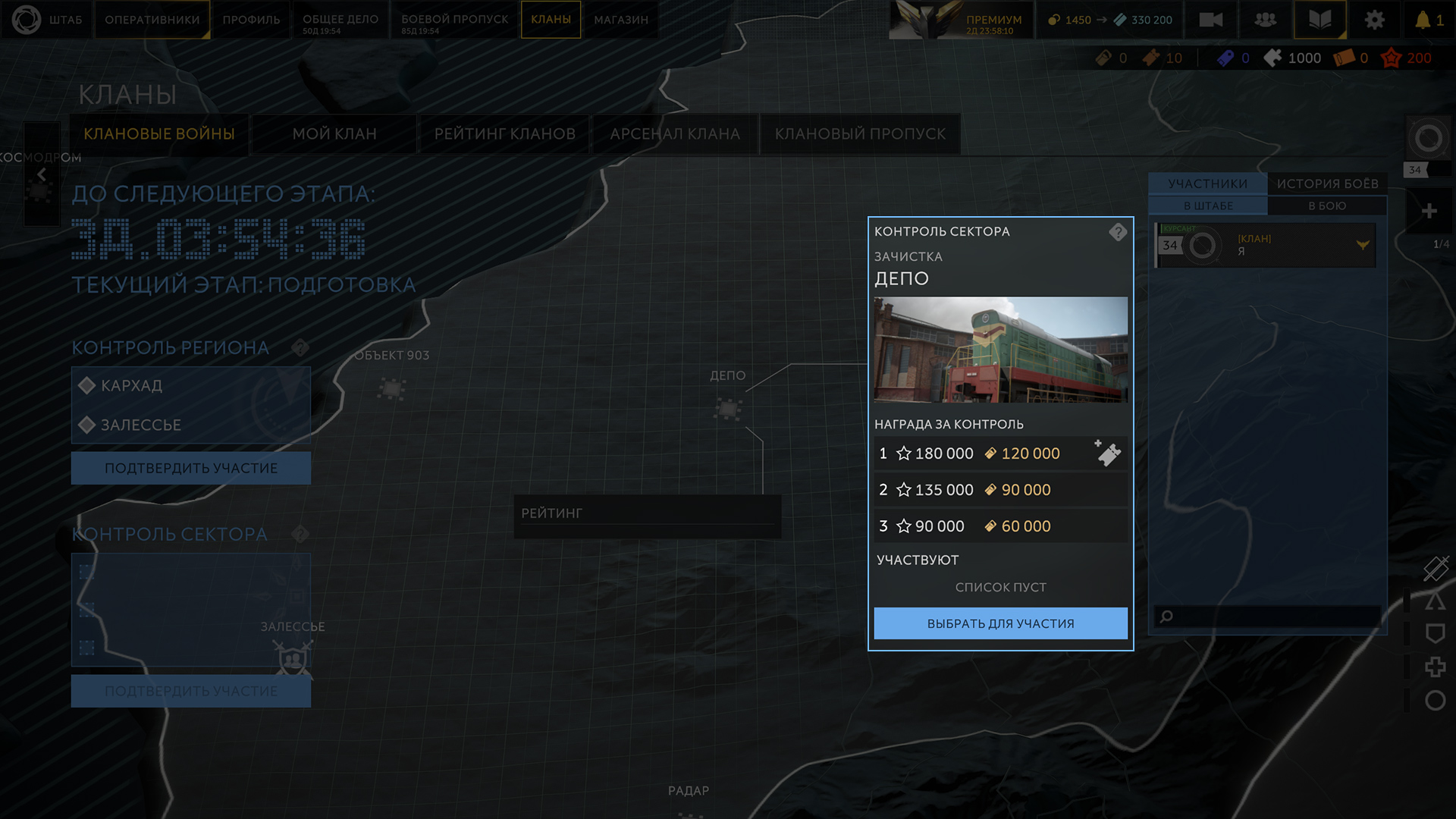This screenshot has height=819, width=1456.
Task: Open the Магазин shop
Action: click(x=621, y=20)
